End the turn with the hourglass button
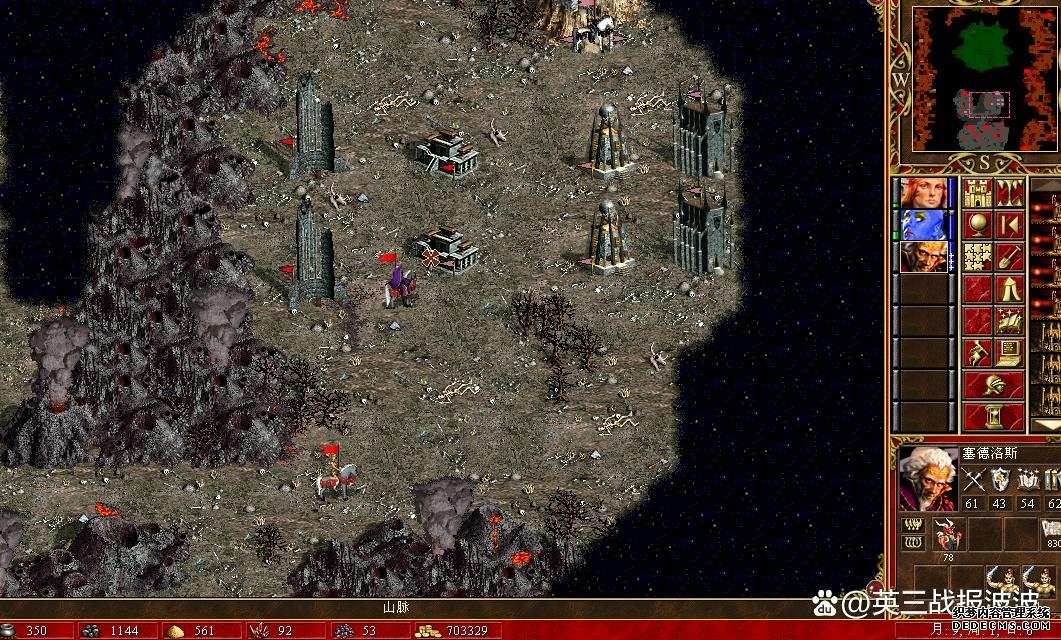 coord(993,416)
